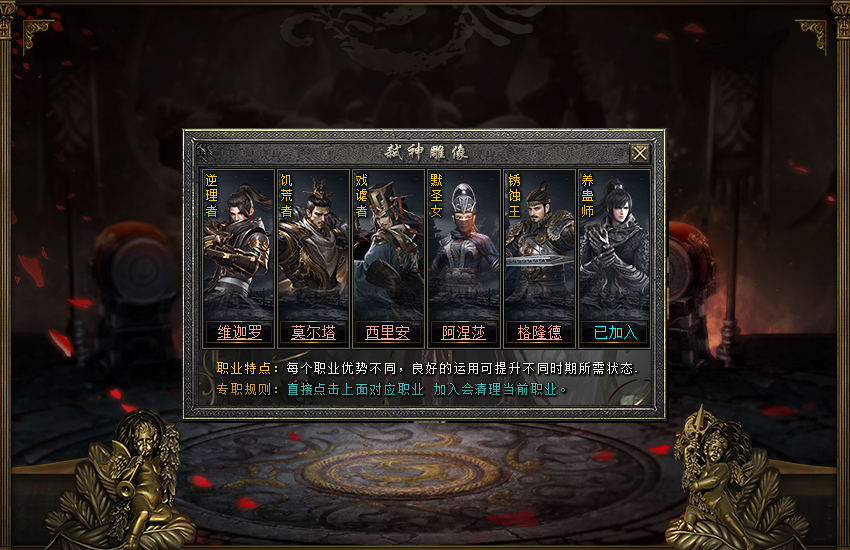Click the 格隆德 class link

(x=539, y=332)
